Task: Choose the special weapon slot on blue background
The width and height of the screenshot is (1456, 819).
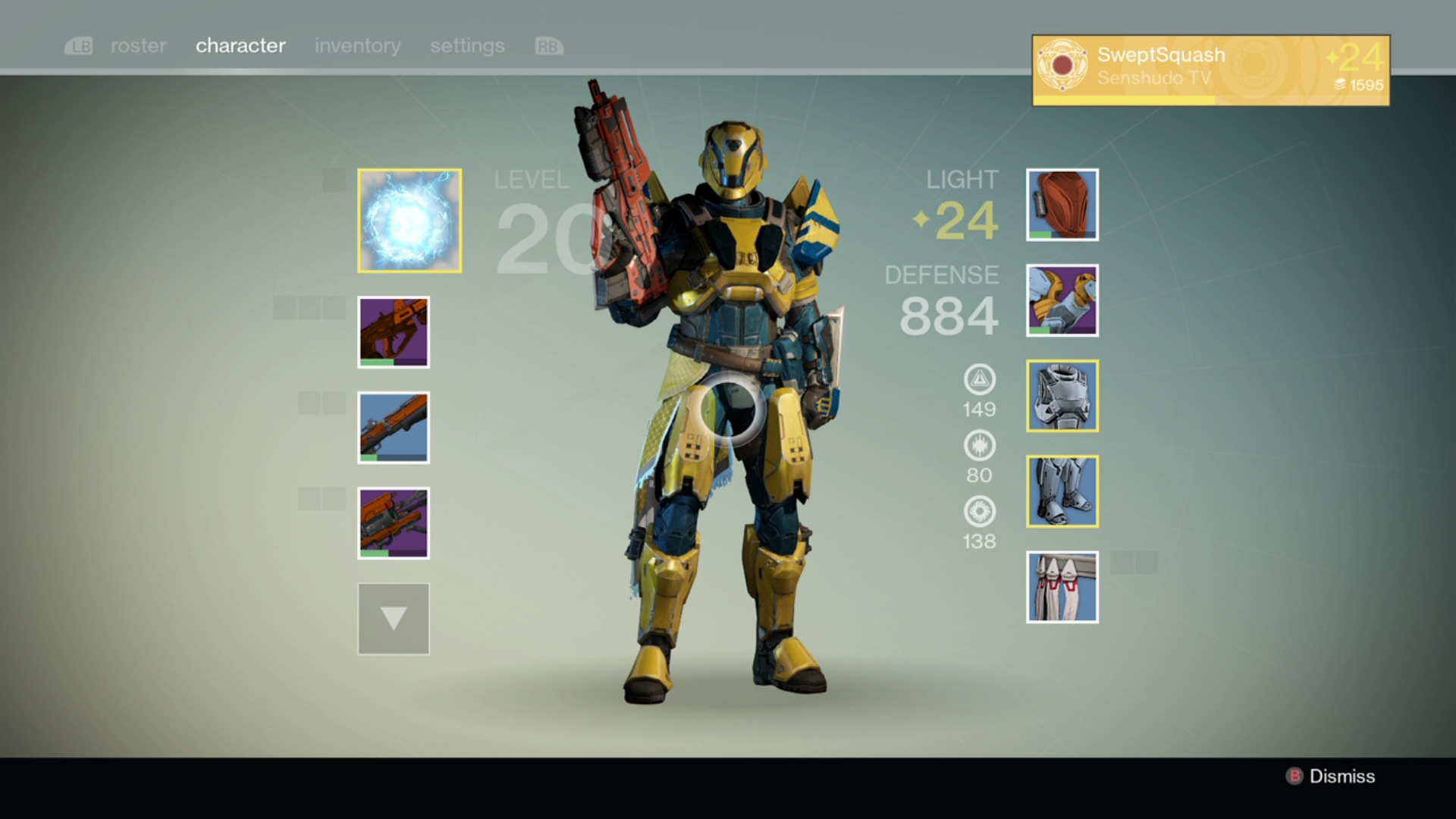Action: tap(394, 428)
